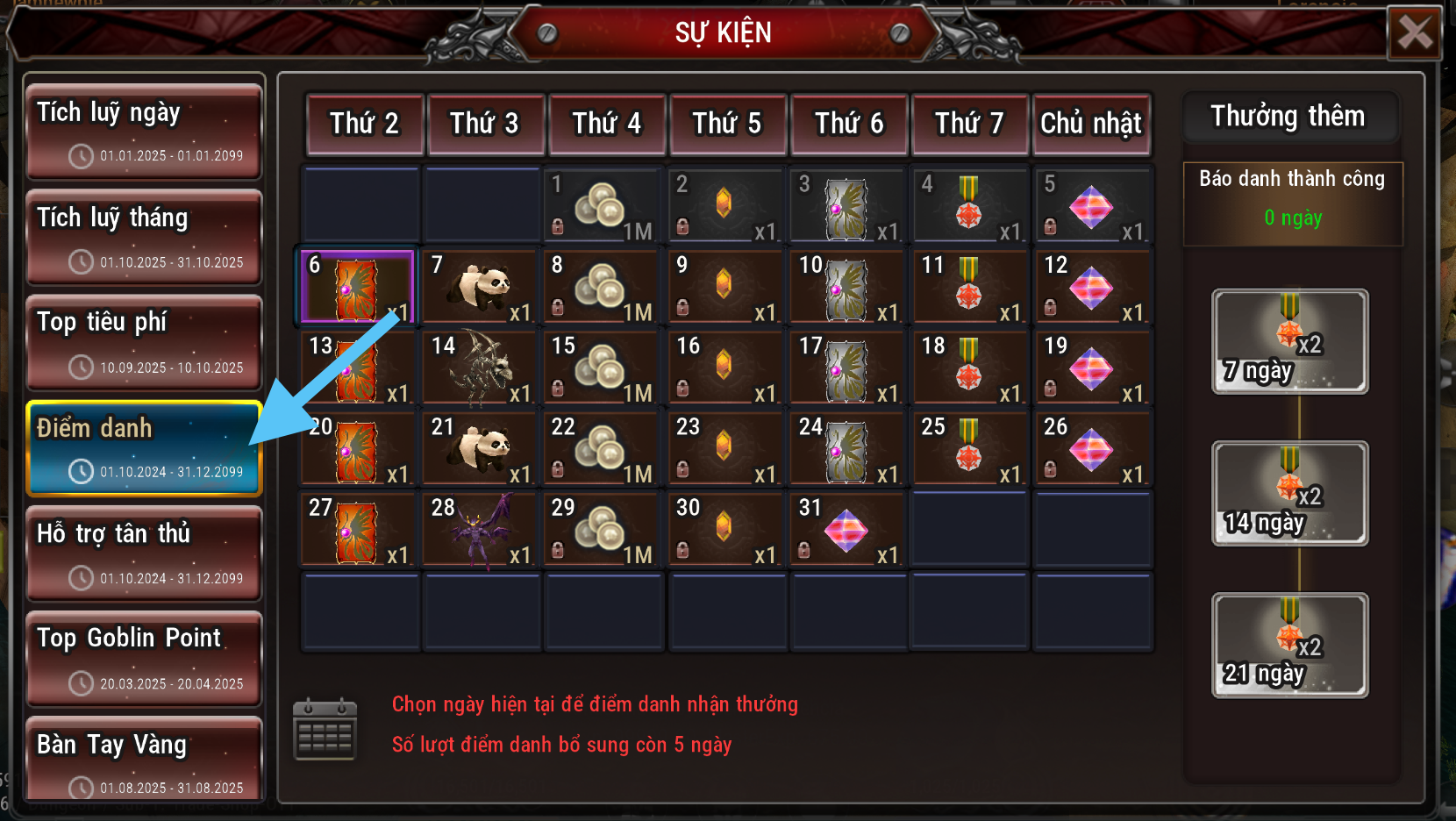Click the calendar icon below the grid
Image resolution: width=1456 pixels, height=821 pixels.
[x=325, y=729]
